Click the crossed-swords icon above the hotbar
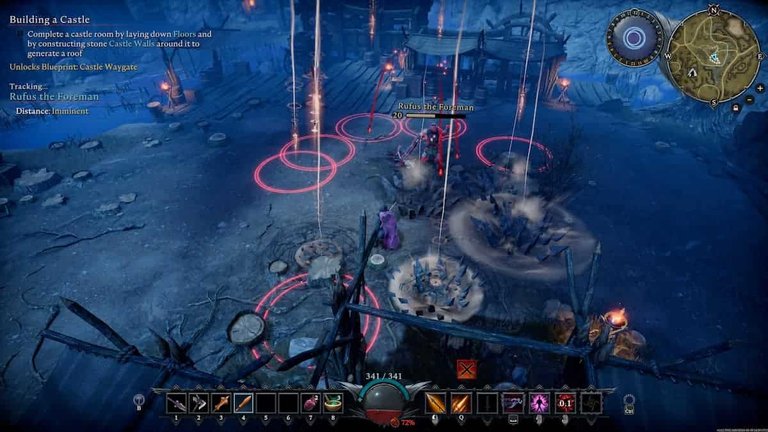Viewport: 768px width, 432px height. pyautogui.click(x=465, y=370)
